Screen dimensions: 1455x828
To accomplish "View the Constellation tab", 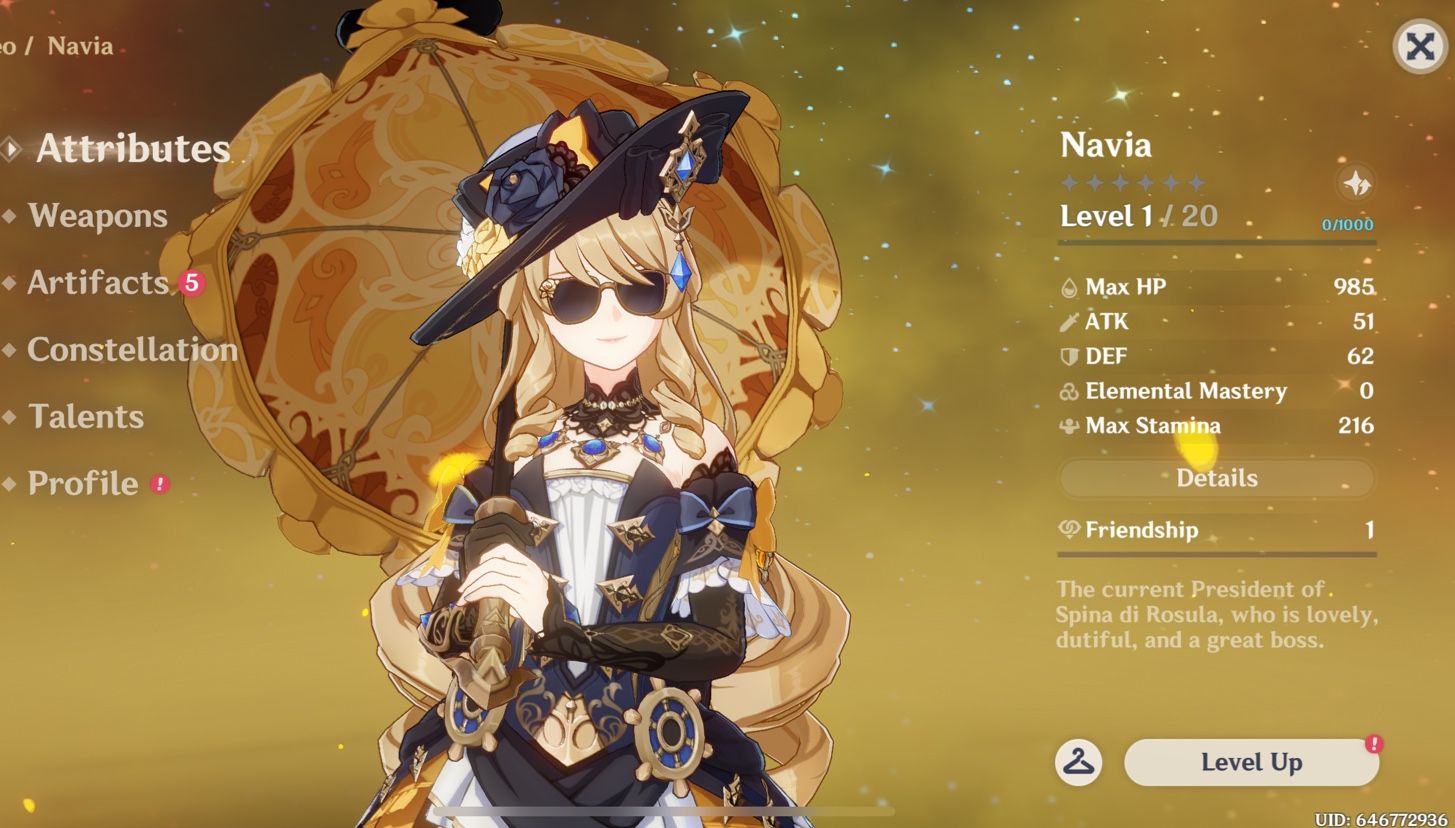I will pos(133,350).
